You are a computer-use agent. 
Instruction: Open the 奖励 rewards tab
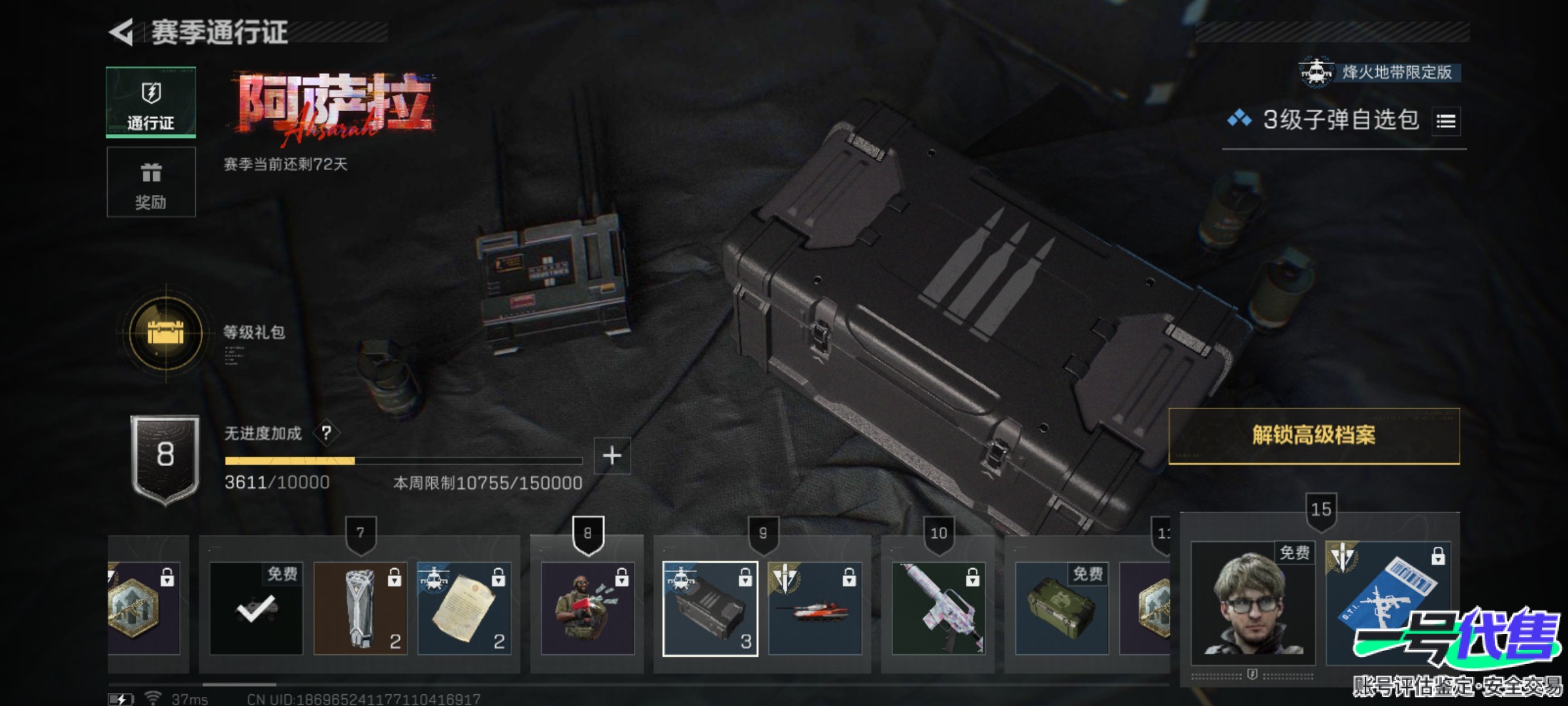151,182
